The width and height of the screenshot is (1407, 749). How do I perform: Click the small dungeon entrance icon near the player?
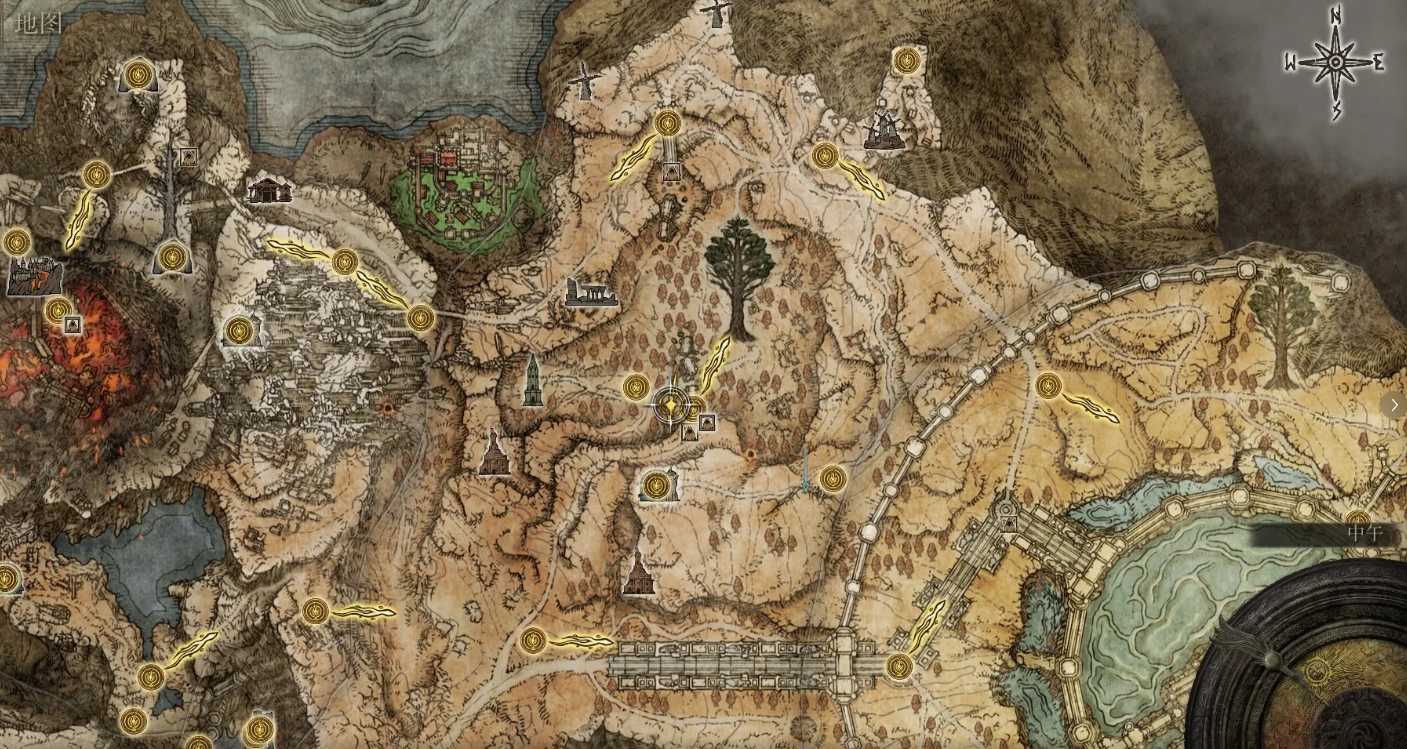tap(706, 421)
